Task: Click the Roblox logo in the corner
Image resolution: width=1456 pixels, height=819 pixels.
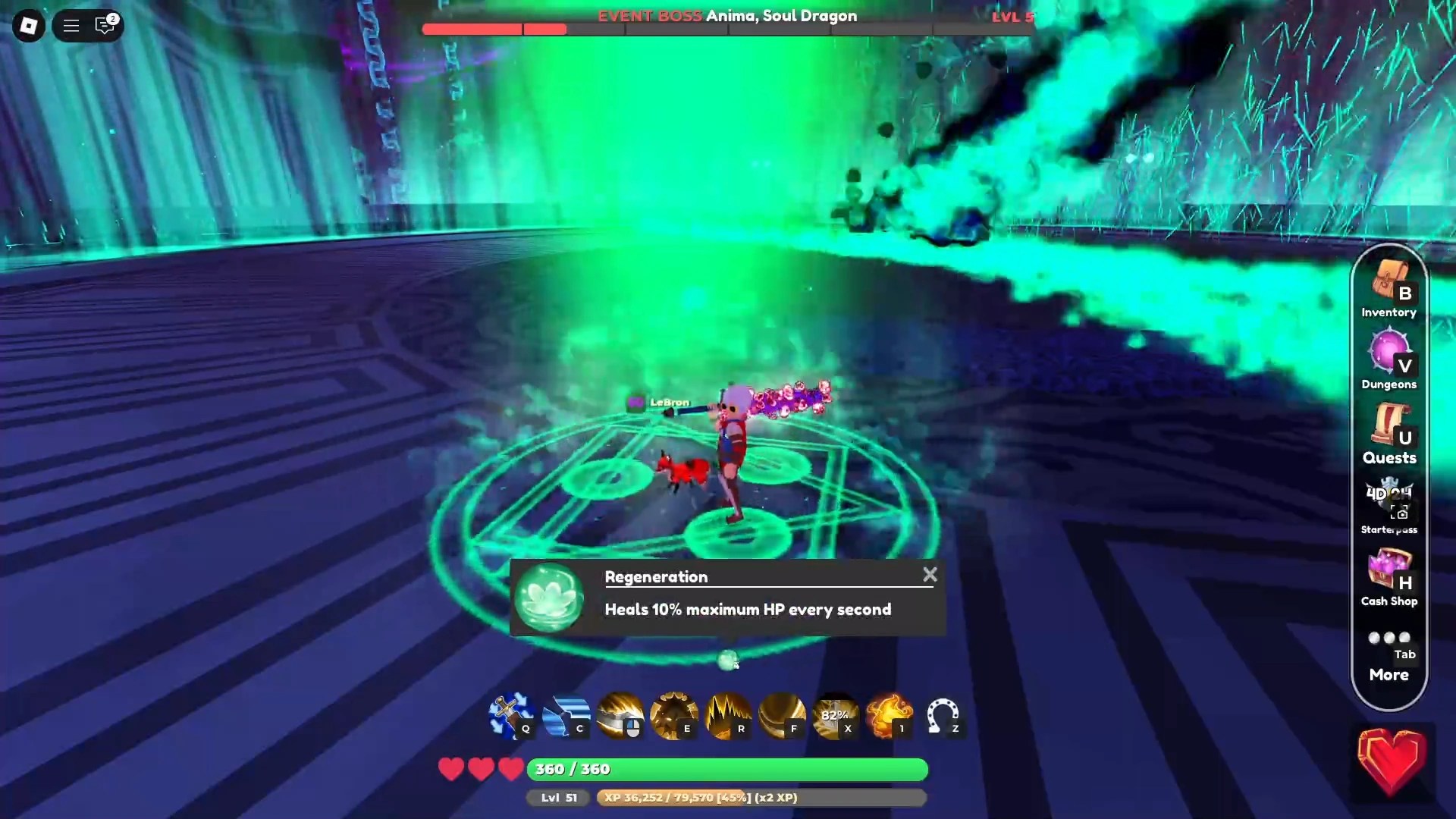Action: tap(28, 25)
